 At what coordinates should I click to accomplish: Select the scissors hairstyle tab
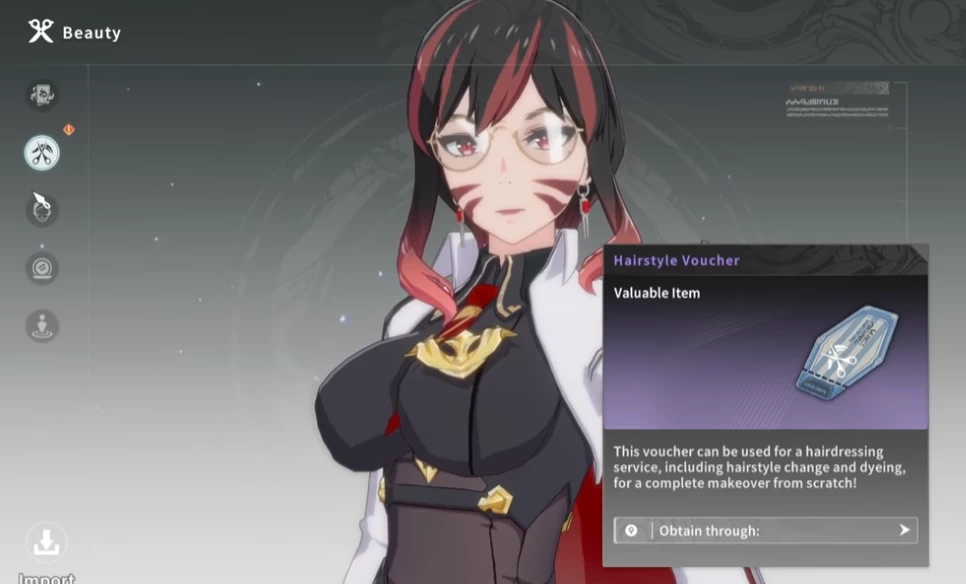[42, 153]
